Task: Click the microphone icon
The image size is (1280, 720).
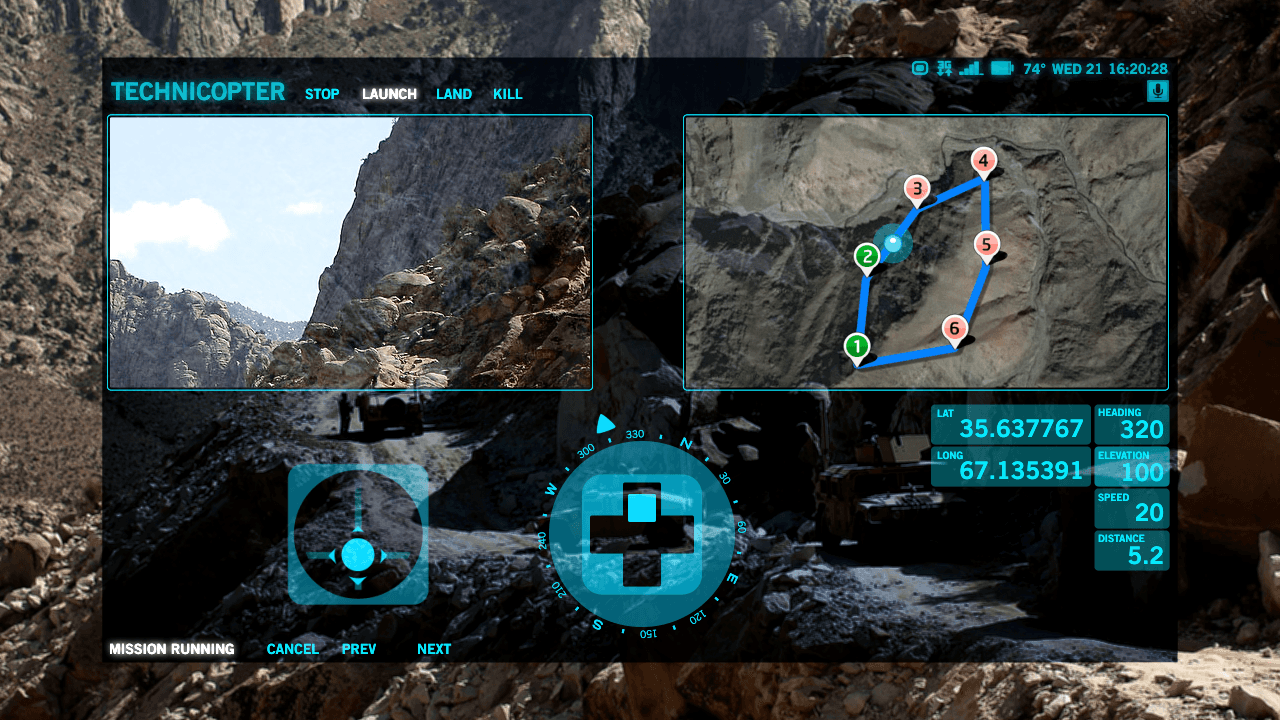Action: [1158, 91]
